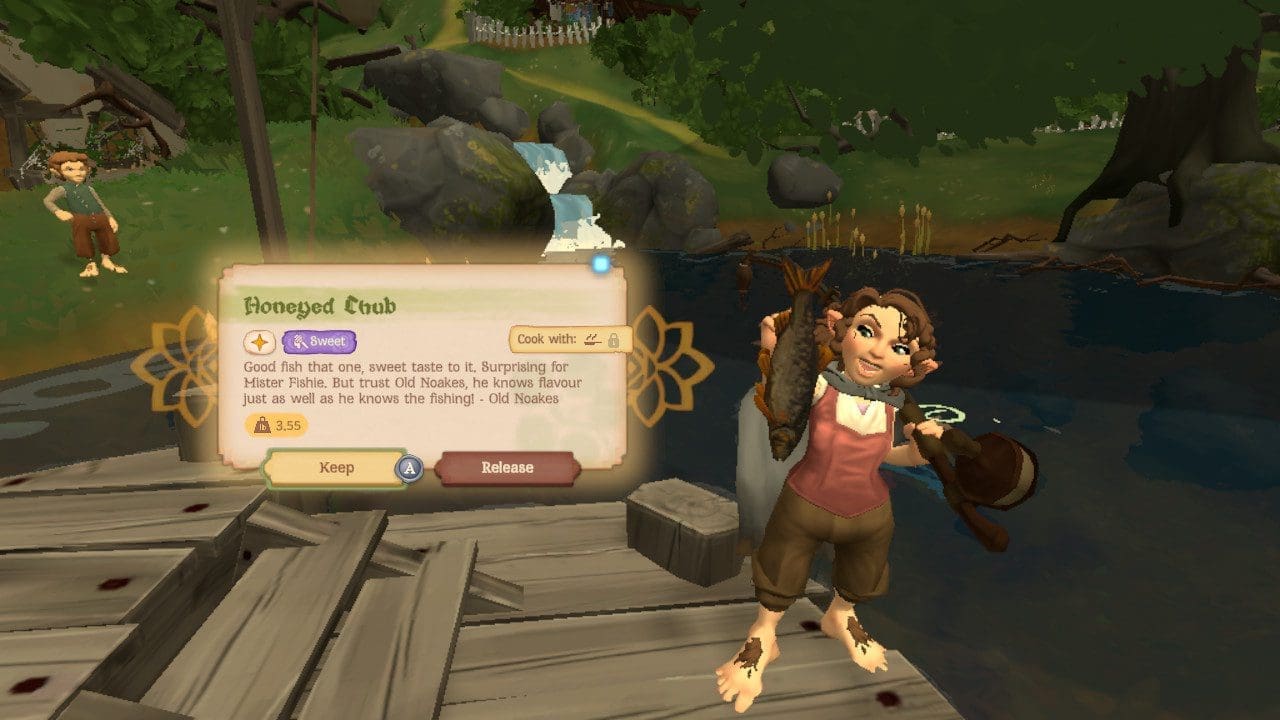Click the hand icon inside the Sweet badge
The width and height of the screenshot is (1280, 720).
[x=298, y=340]
